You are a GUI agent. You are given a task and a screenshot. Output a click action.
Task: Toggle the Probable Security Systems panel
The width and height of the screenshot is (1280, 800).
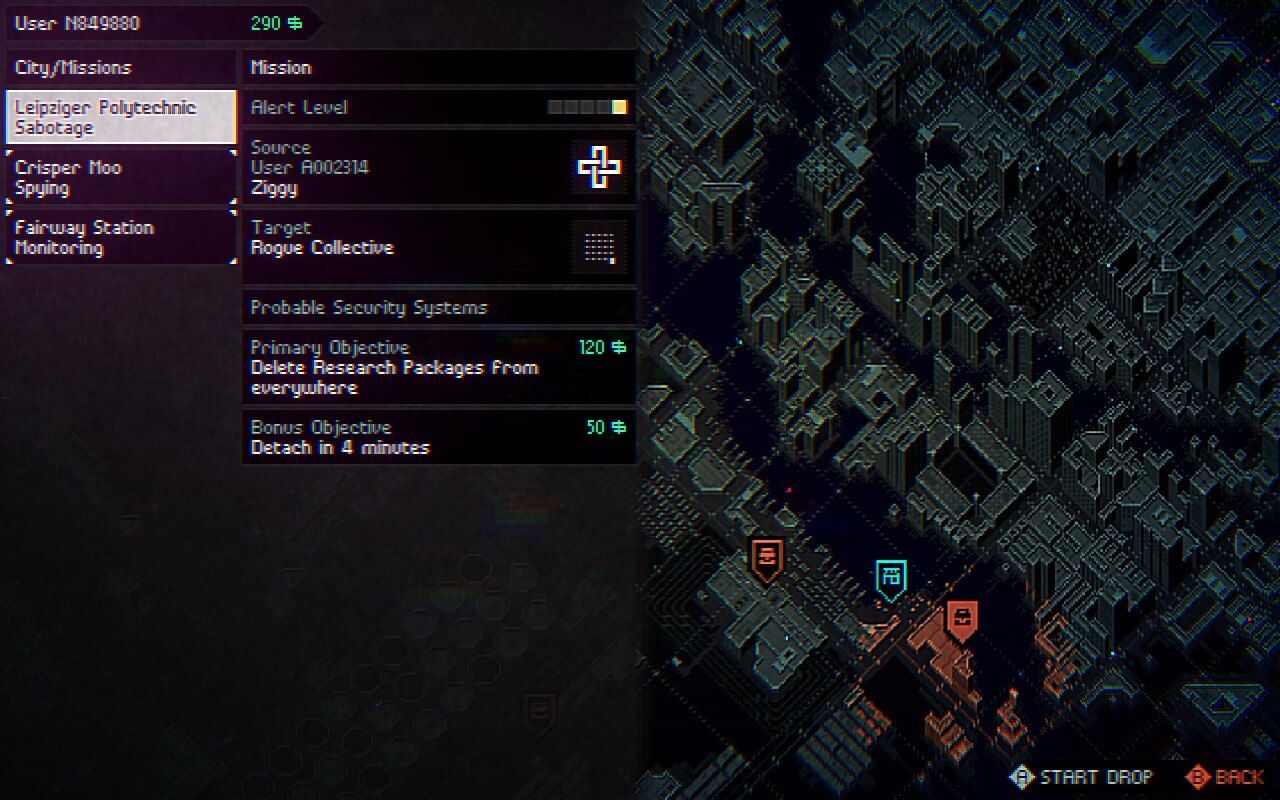(x=438, y=308)
